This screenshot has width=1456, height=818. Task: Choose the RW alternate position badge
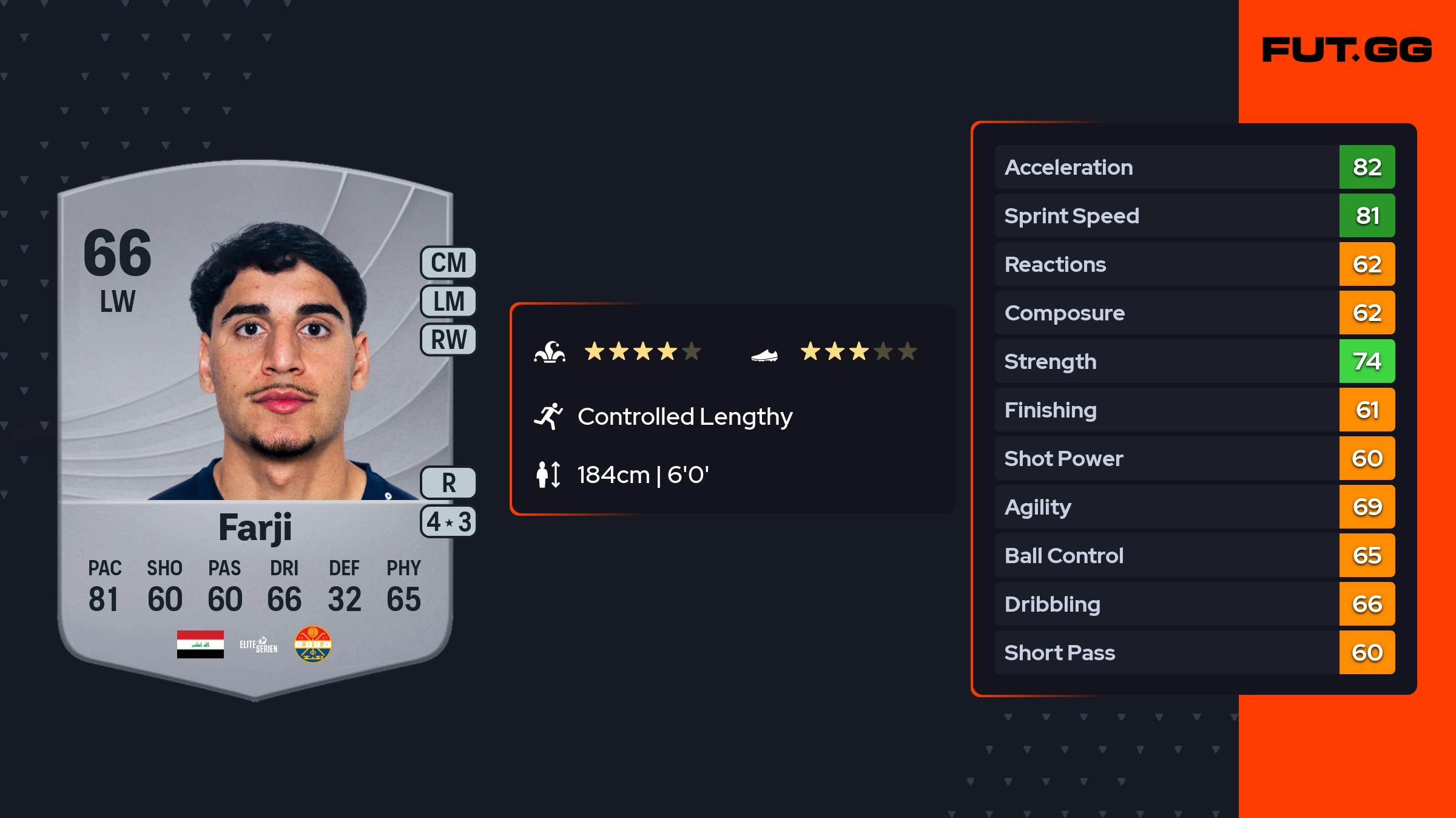click(x=448, y=340)
